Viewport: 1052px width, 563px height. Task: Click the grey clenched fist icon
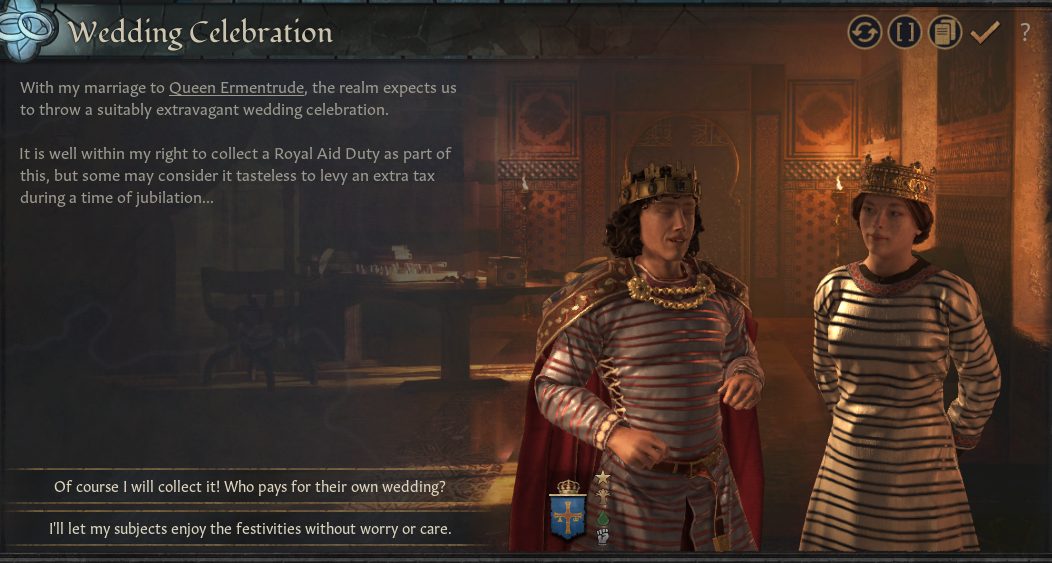(603, 536)
